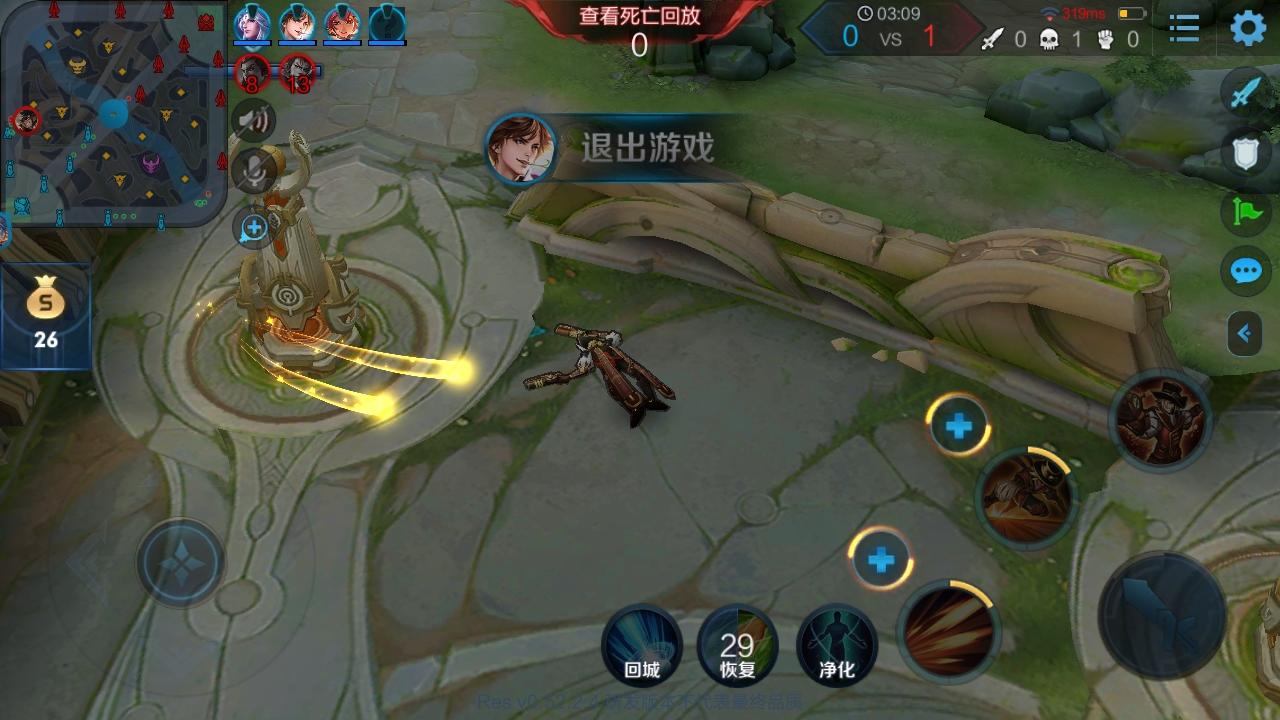The height and width of the screenshot is (720, 1280).
Task: Upgrade the upper skill with plus button
Action: coord(958,426)
